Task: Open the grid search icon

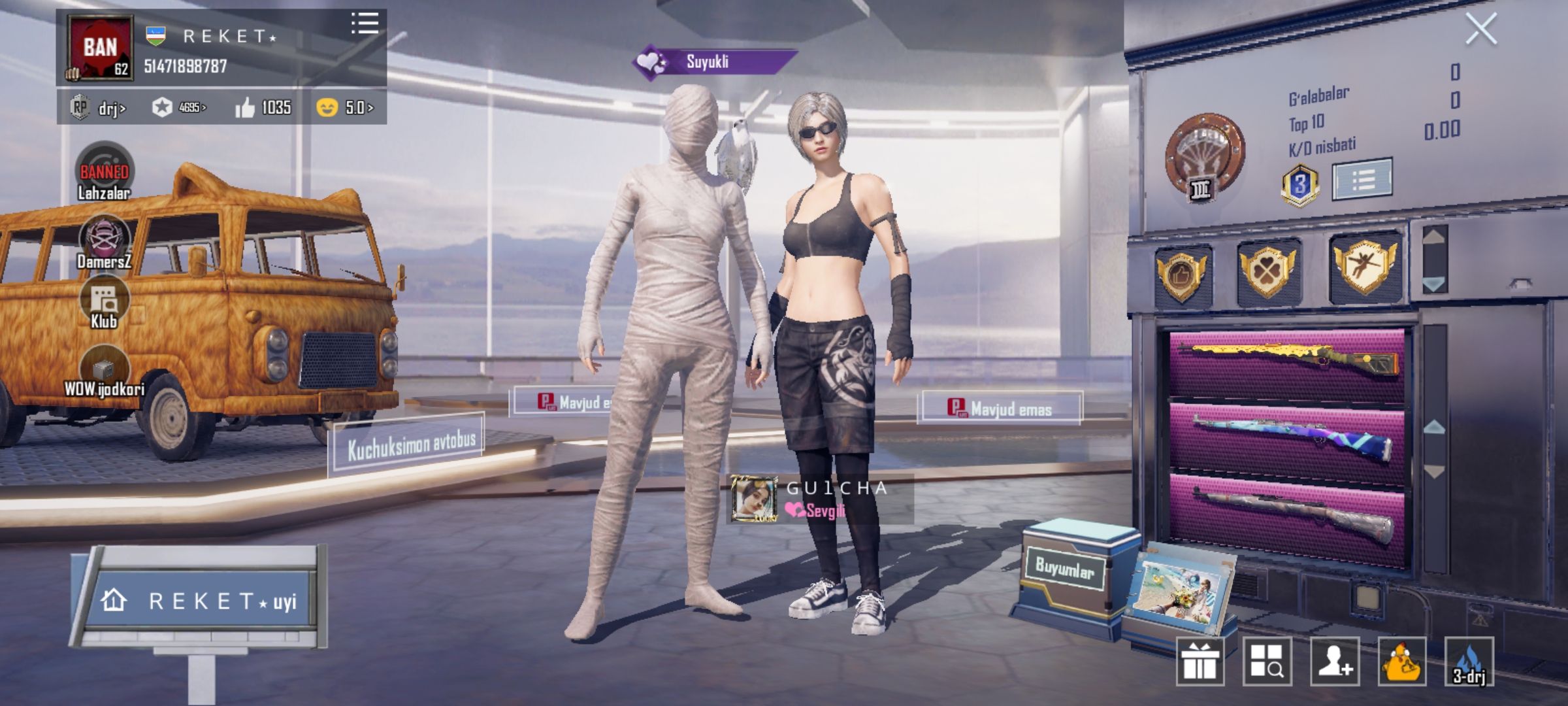Action: click(1267, 662)
